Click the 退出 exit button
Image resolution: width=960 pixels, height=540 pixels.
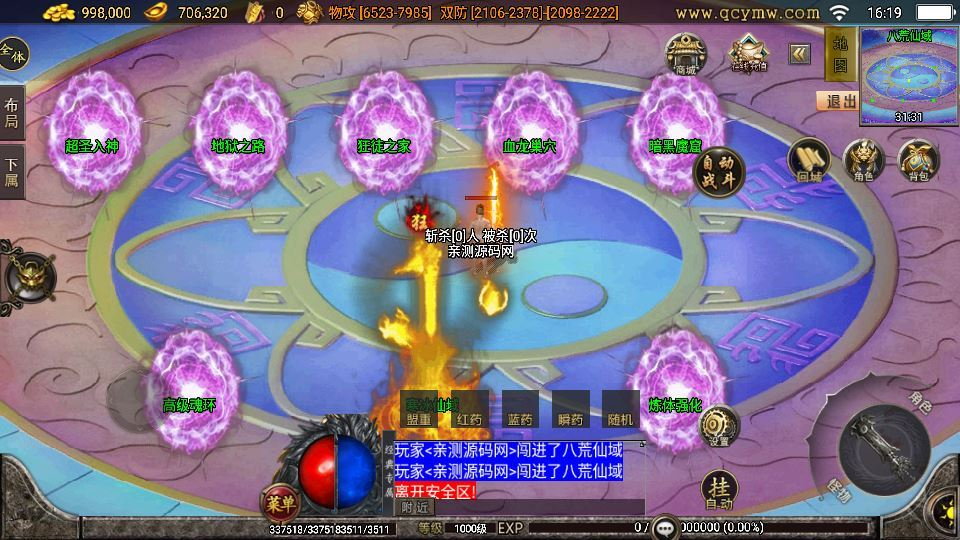point(837,101)
